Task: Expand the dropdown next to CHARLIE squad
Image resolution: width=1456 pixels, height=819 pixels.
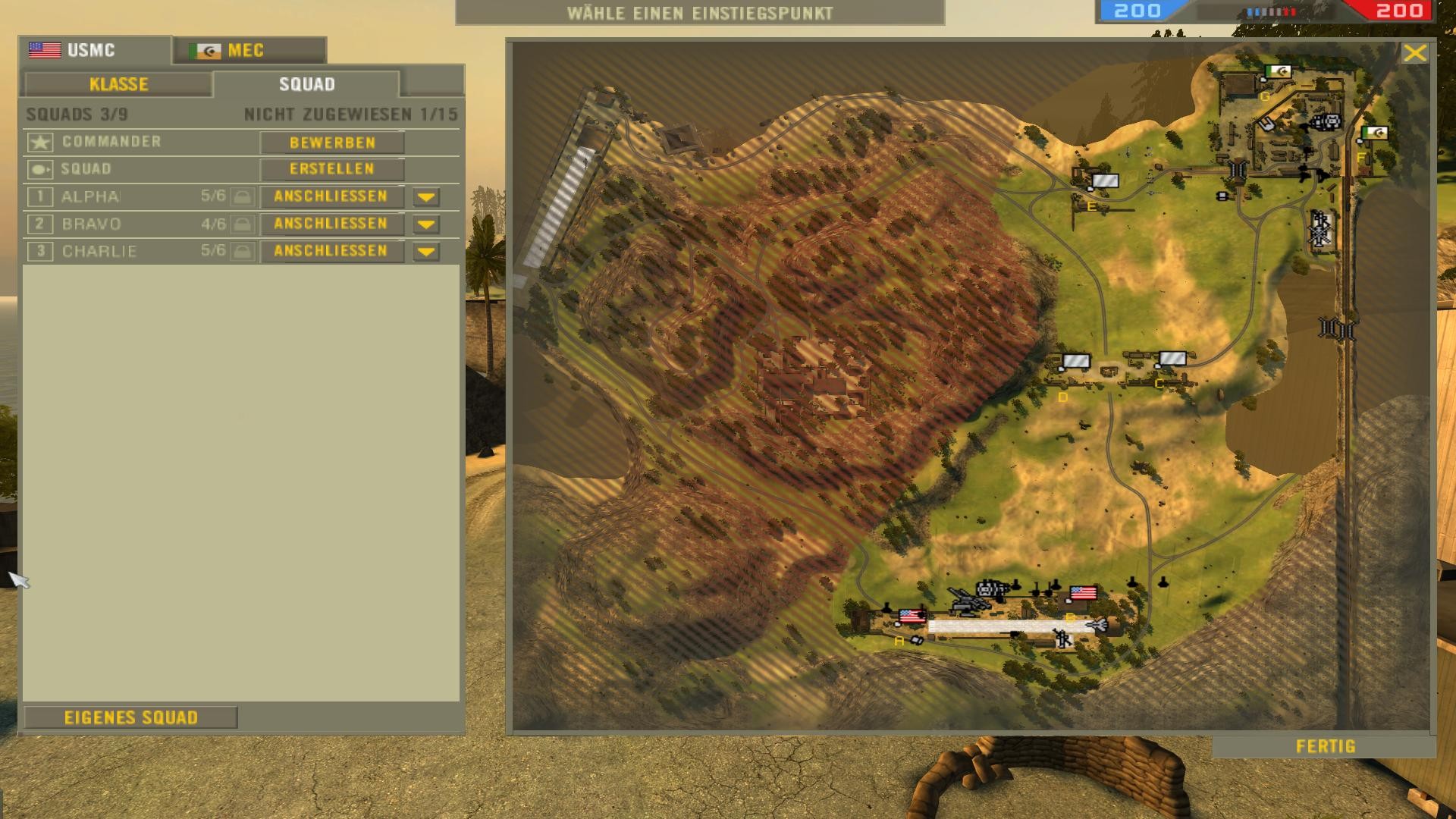Action: 425,251
